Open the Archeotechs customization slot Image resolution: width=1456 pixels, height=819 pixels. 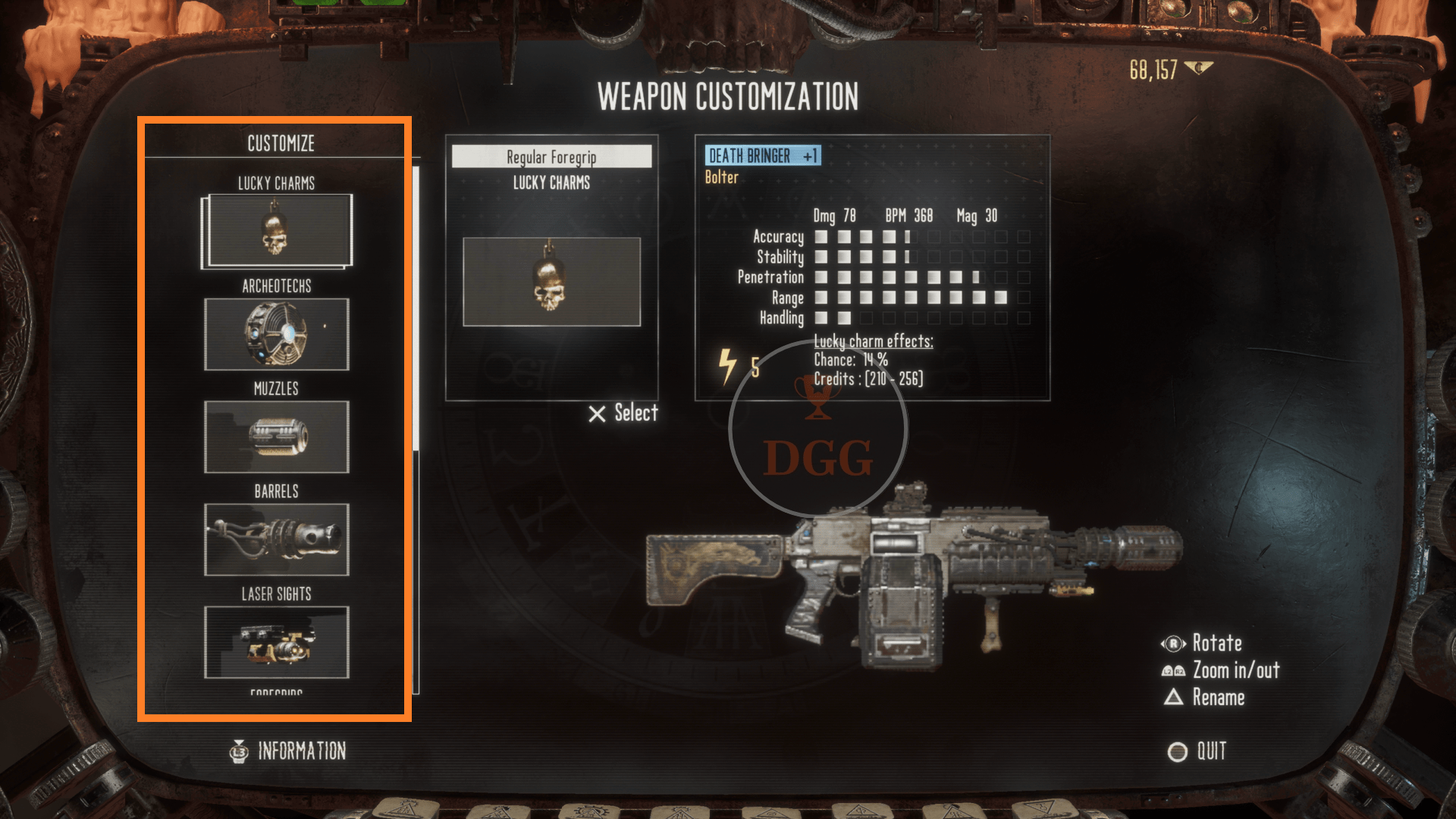(277, 334)
